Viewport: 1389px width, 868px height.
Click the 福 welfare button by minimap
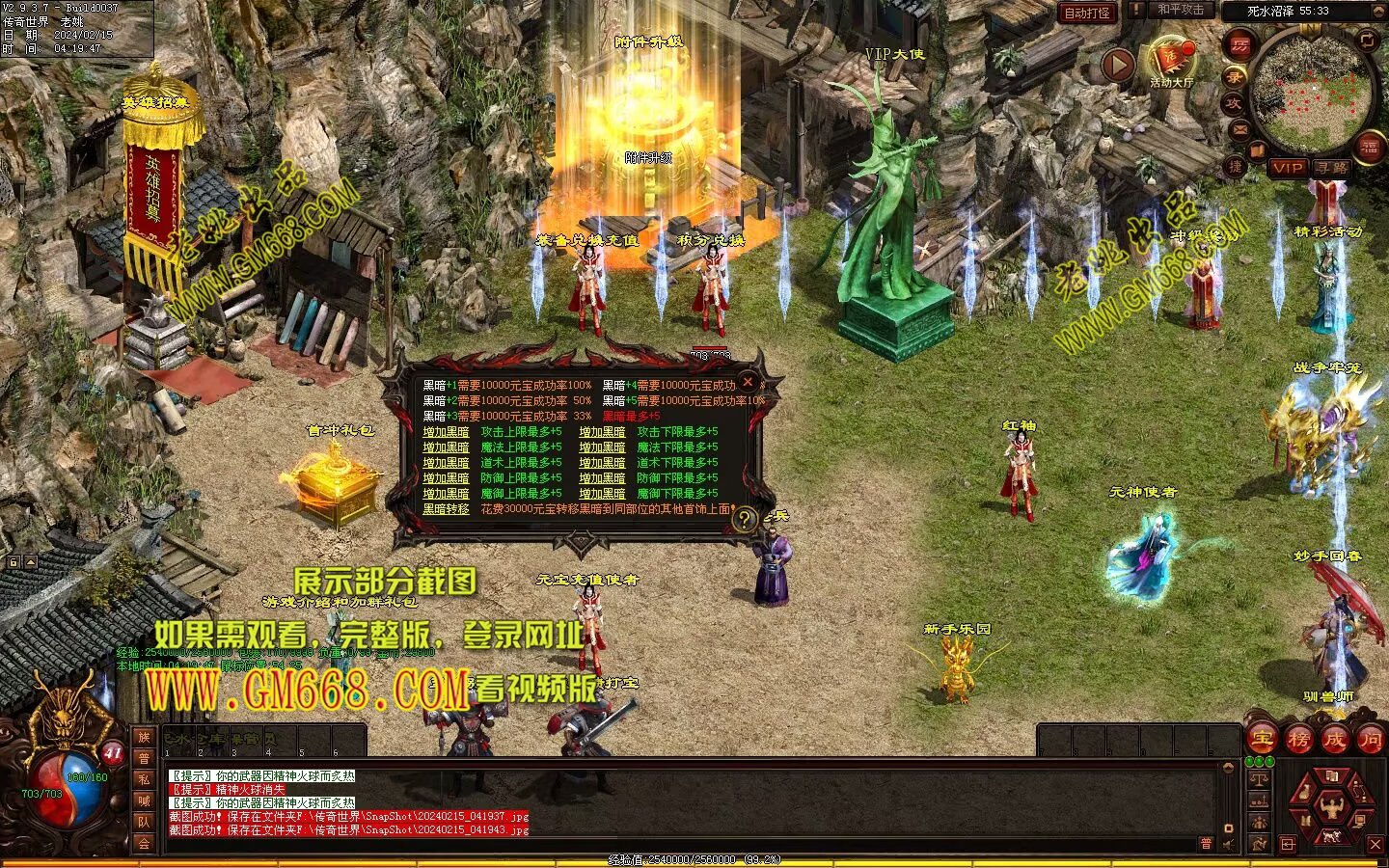[x=1369, y=147]
